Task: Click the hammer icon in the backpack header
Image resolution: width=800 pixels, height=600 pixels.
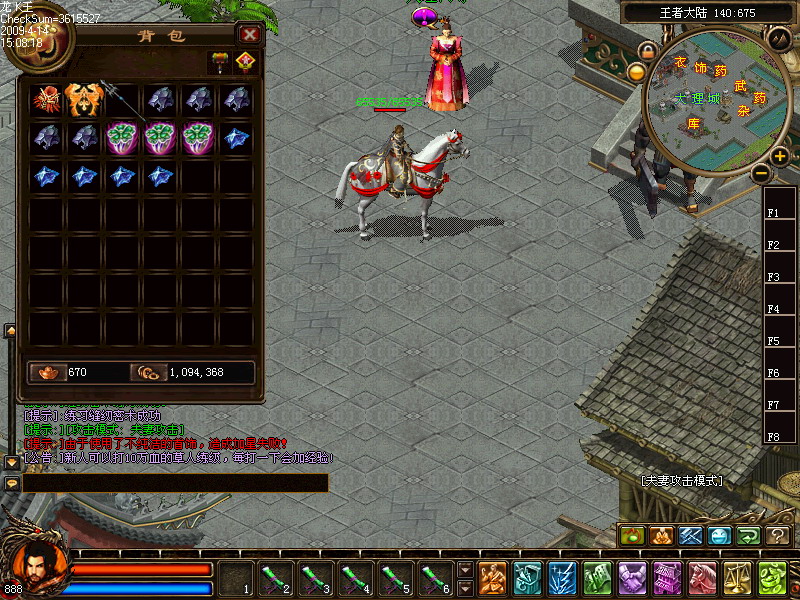Action: [x=219, y=62]
